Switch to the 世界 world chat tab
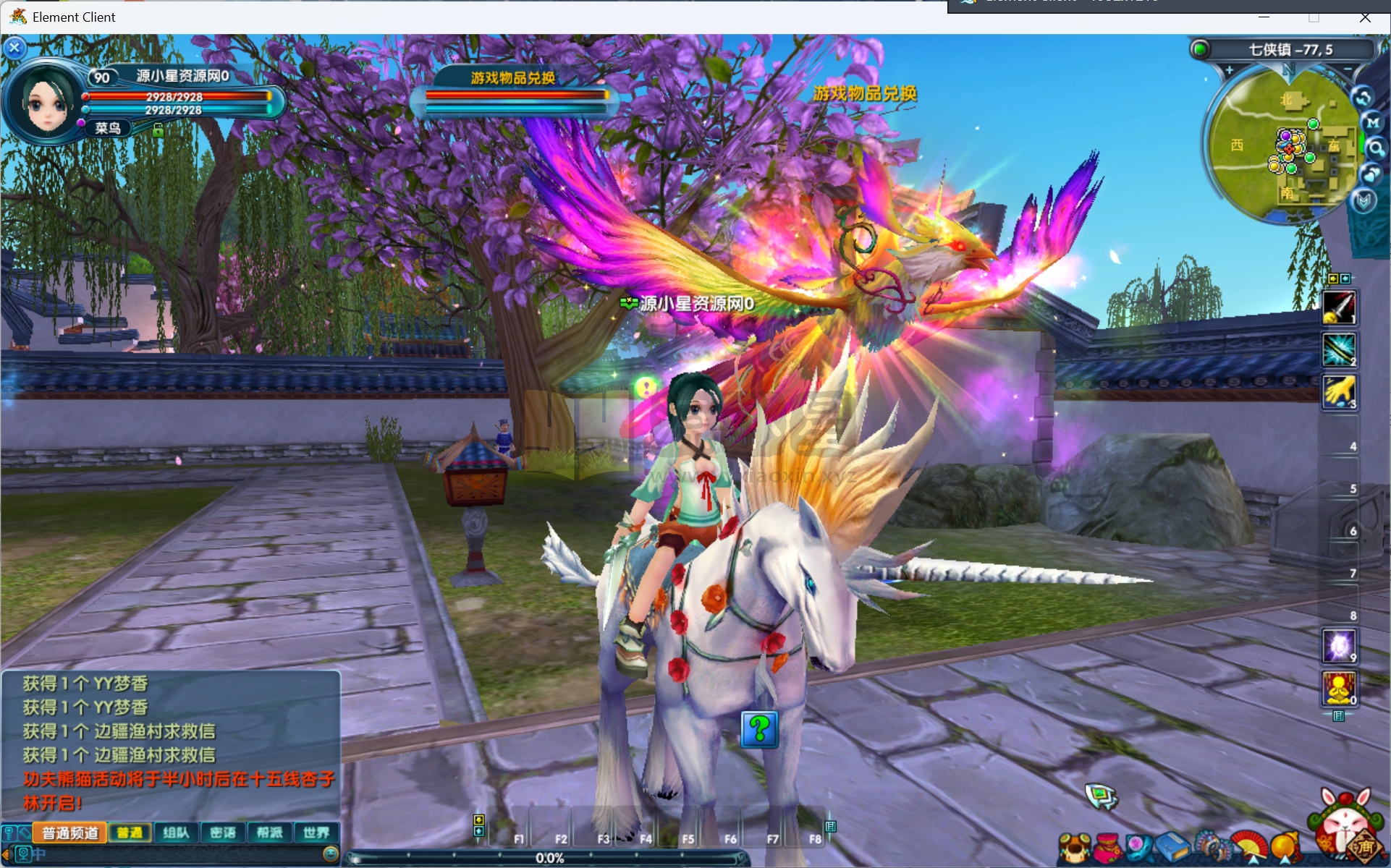1391x868 pixels. (316, 833)
